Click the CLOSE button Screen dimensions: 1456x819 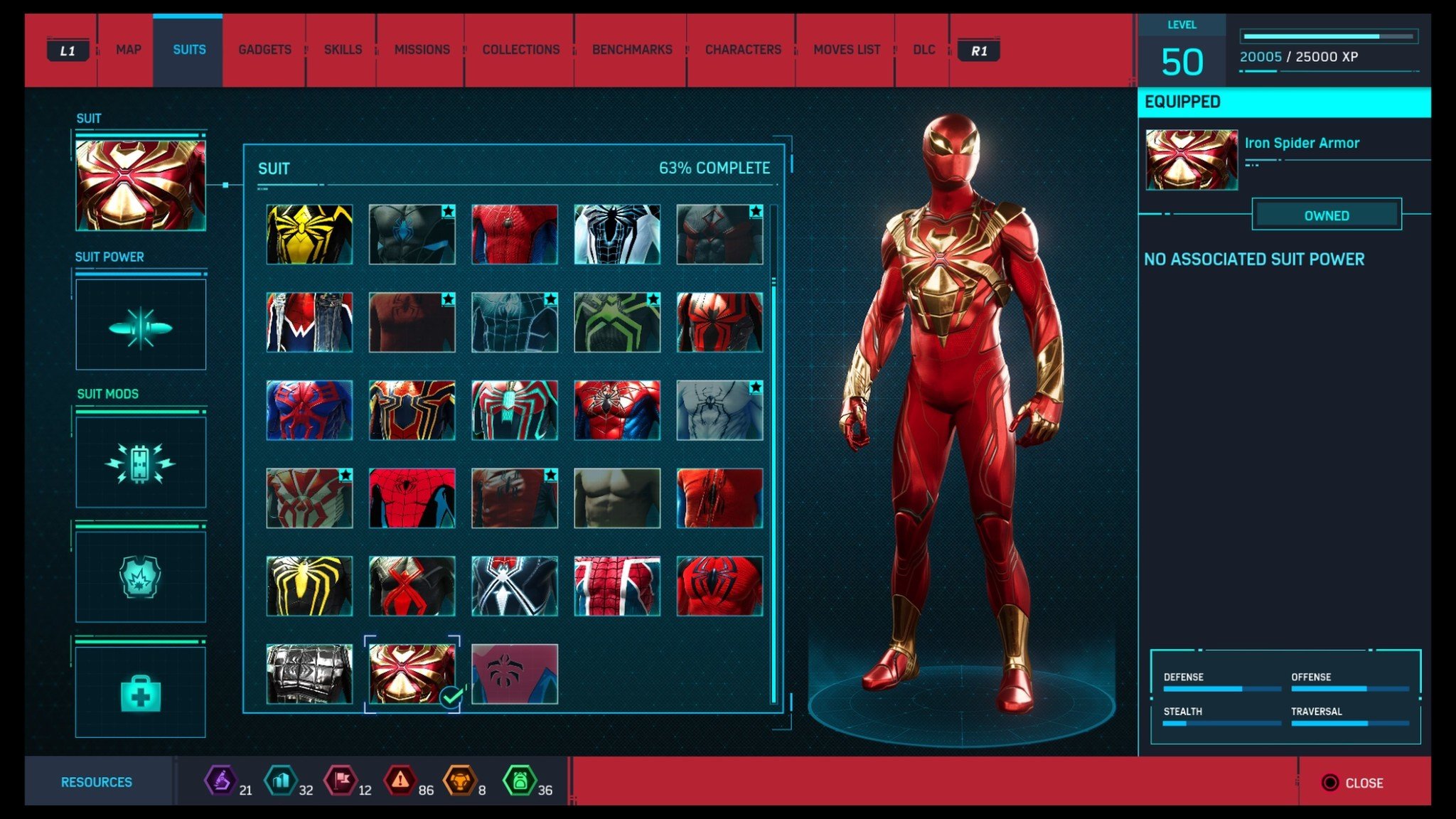point(1354,782)
